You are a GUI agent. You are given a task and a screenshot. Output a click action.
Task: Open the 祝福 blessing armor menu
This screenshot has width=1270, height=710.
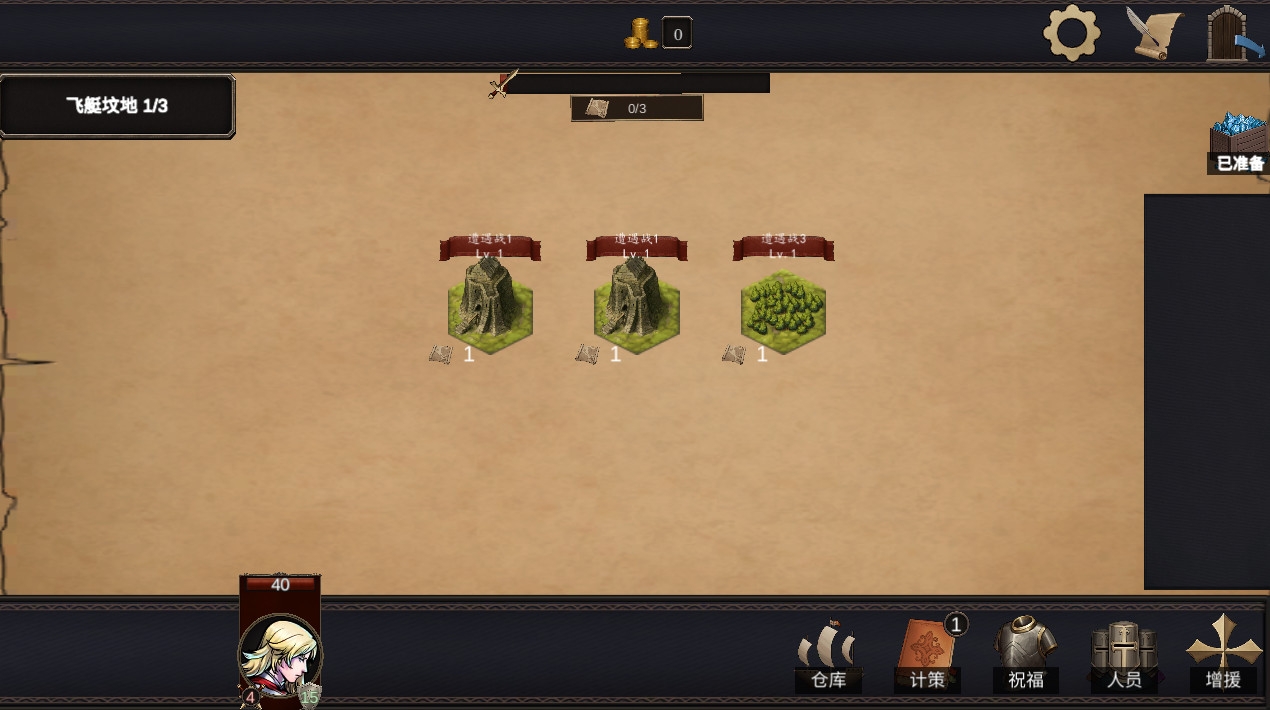point(1026,655)
